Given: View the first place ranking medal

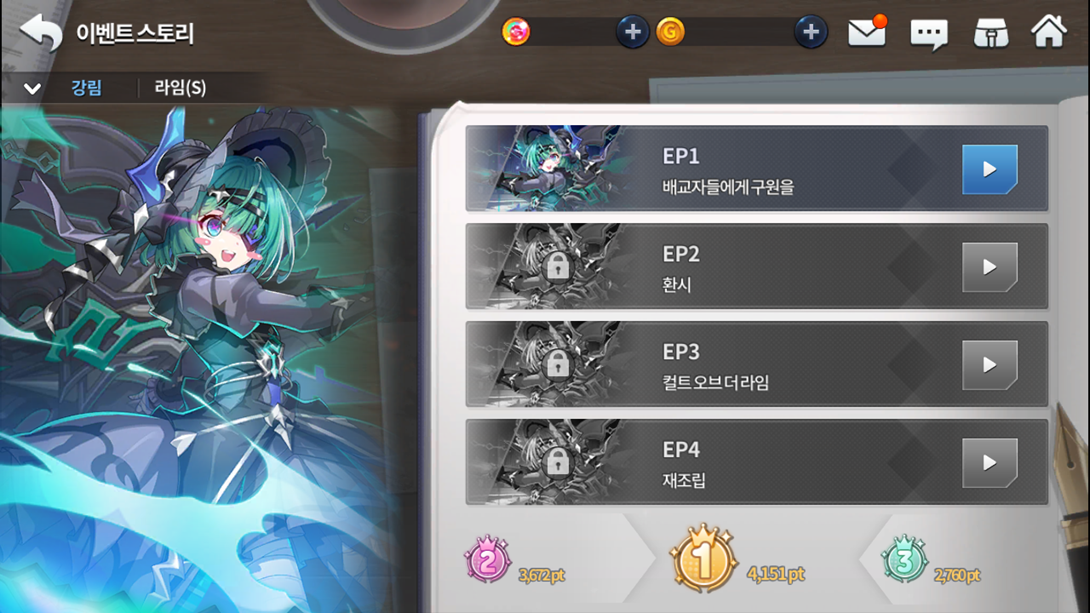Looking at the screenshot, I should pos(702,560).
